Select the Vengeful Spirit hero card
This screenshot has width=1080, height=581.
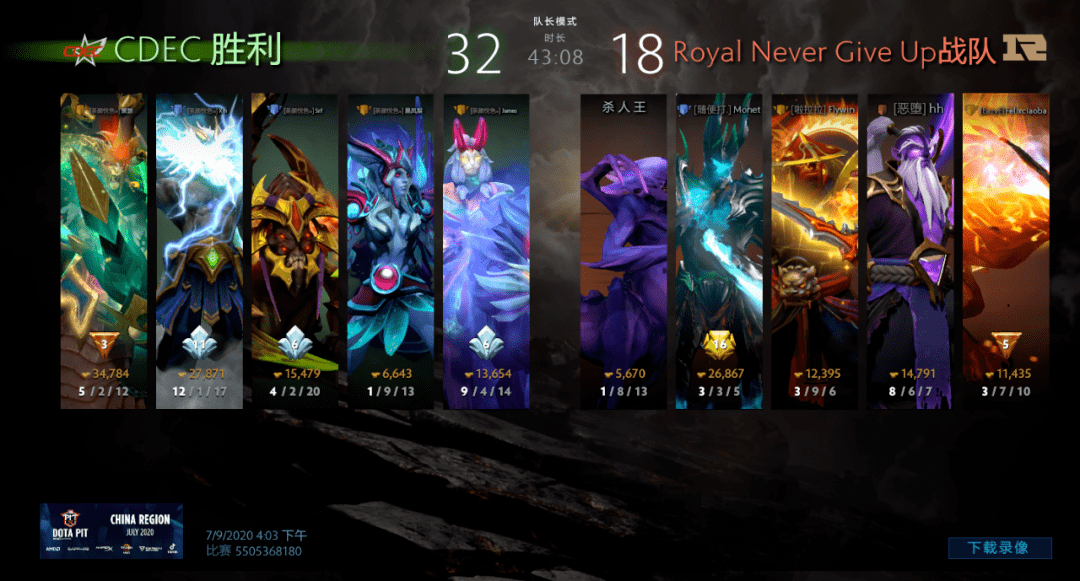click(x=391, y=250)
